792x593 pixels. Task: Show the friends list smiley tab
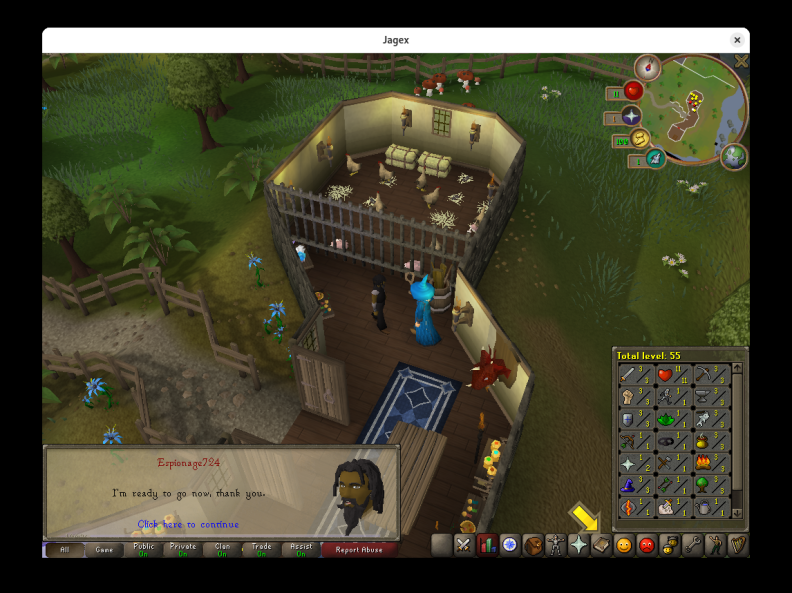click(x=624, y=545)
